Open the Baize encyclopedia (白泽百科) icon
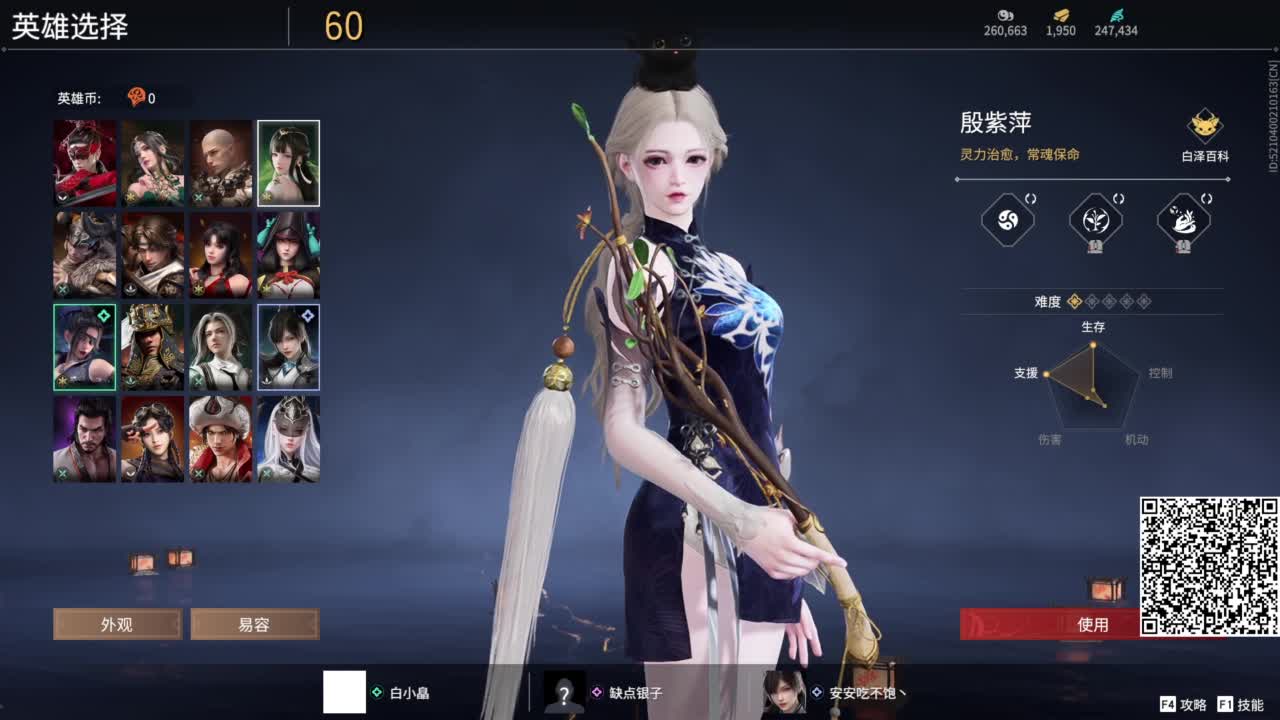This screenshot has height=720, width=1280. 1204,125
